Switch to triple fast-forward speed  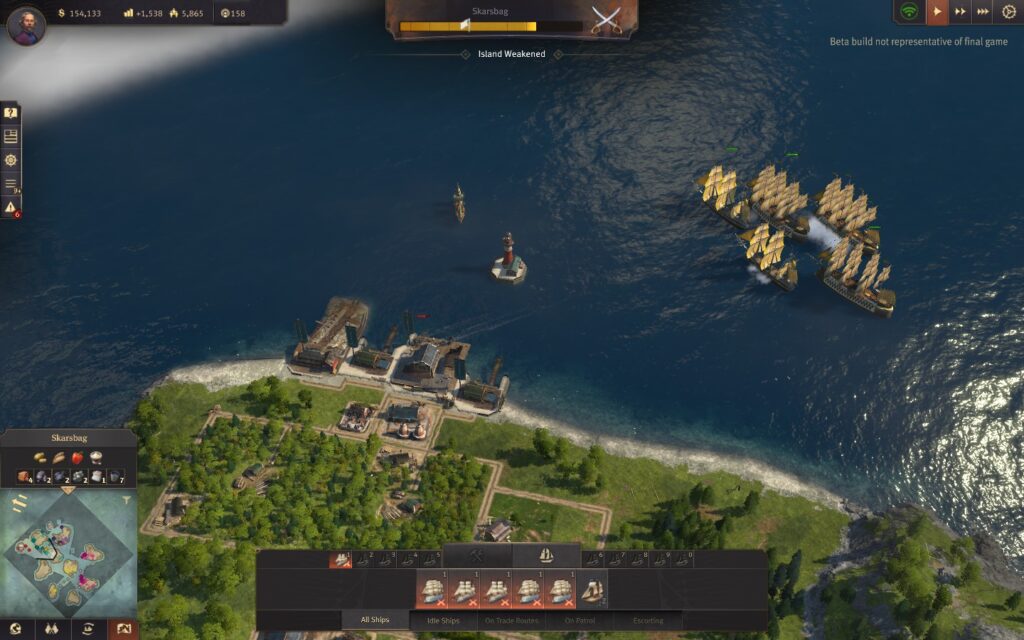click(x=983, y=12)
